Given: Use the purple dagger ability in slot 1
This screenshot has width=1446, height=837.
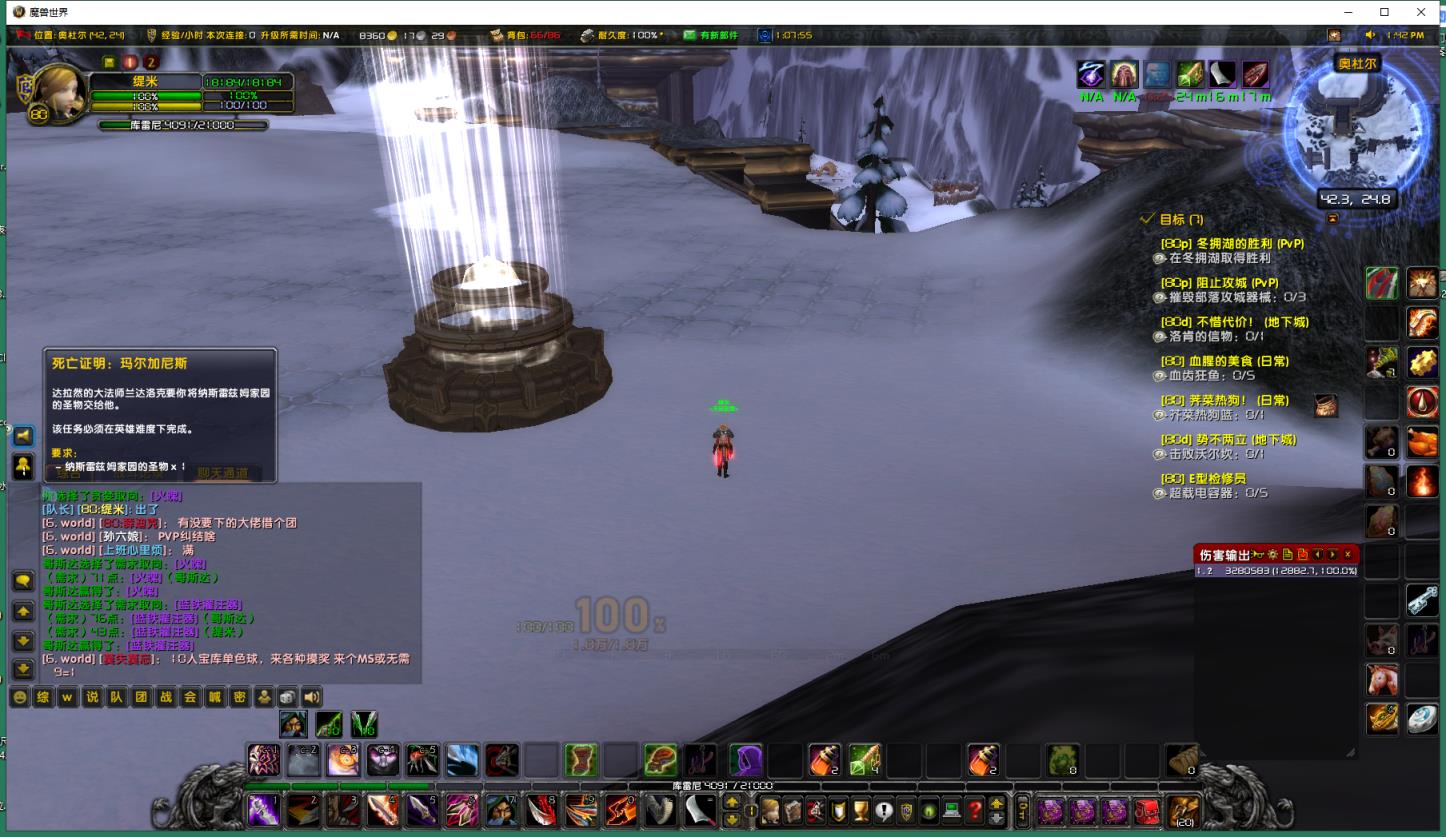Looking at the screenshot, I should 264,810.
